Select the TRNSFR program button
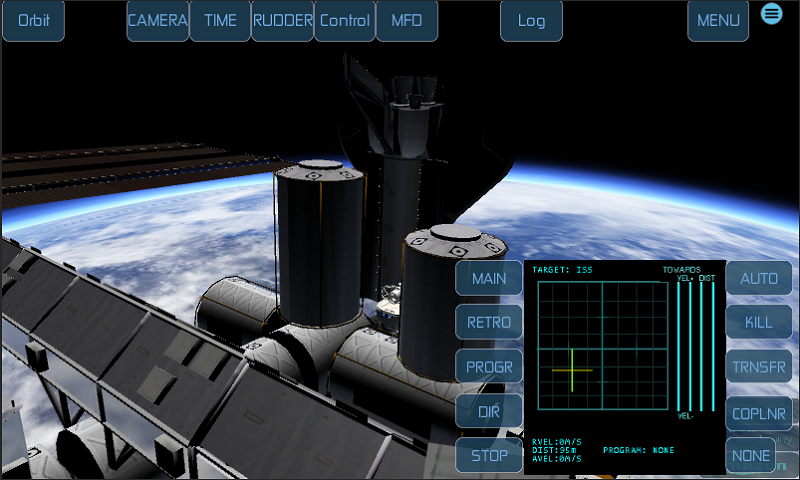The width and height of the screenshot is (800, 480). [x=759, y=367]
